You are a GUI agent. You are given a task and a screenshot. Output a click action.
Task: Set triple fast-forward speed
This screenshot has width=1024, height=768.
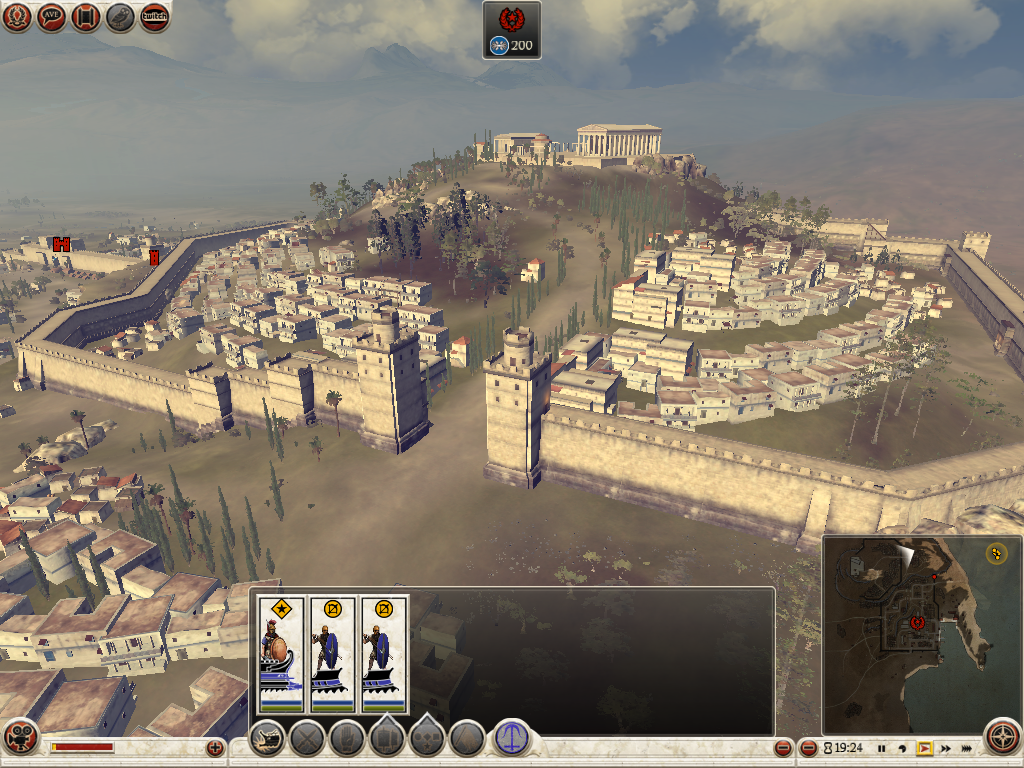point(967,748)
